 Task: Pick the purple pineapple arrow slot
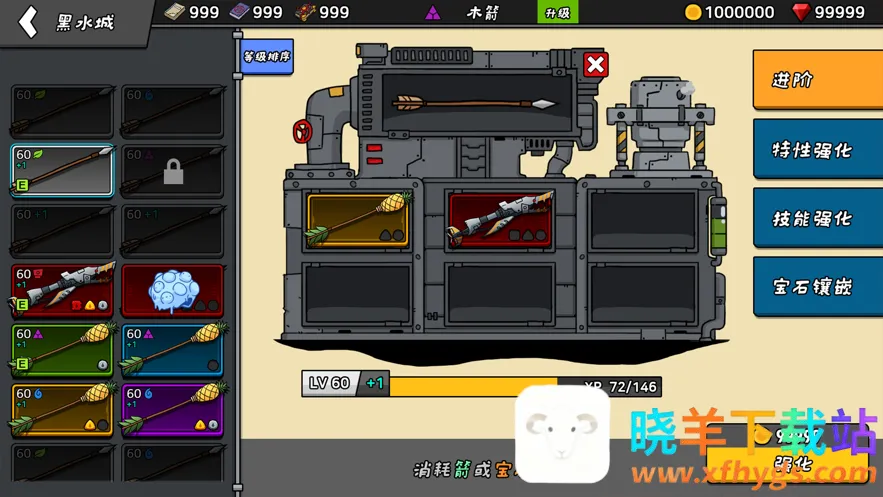[x=173, y=410]
